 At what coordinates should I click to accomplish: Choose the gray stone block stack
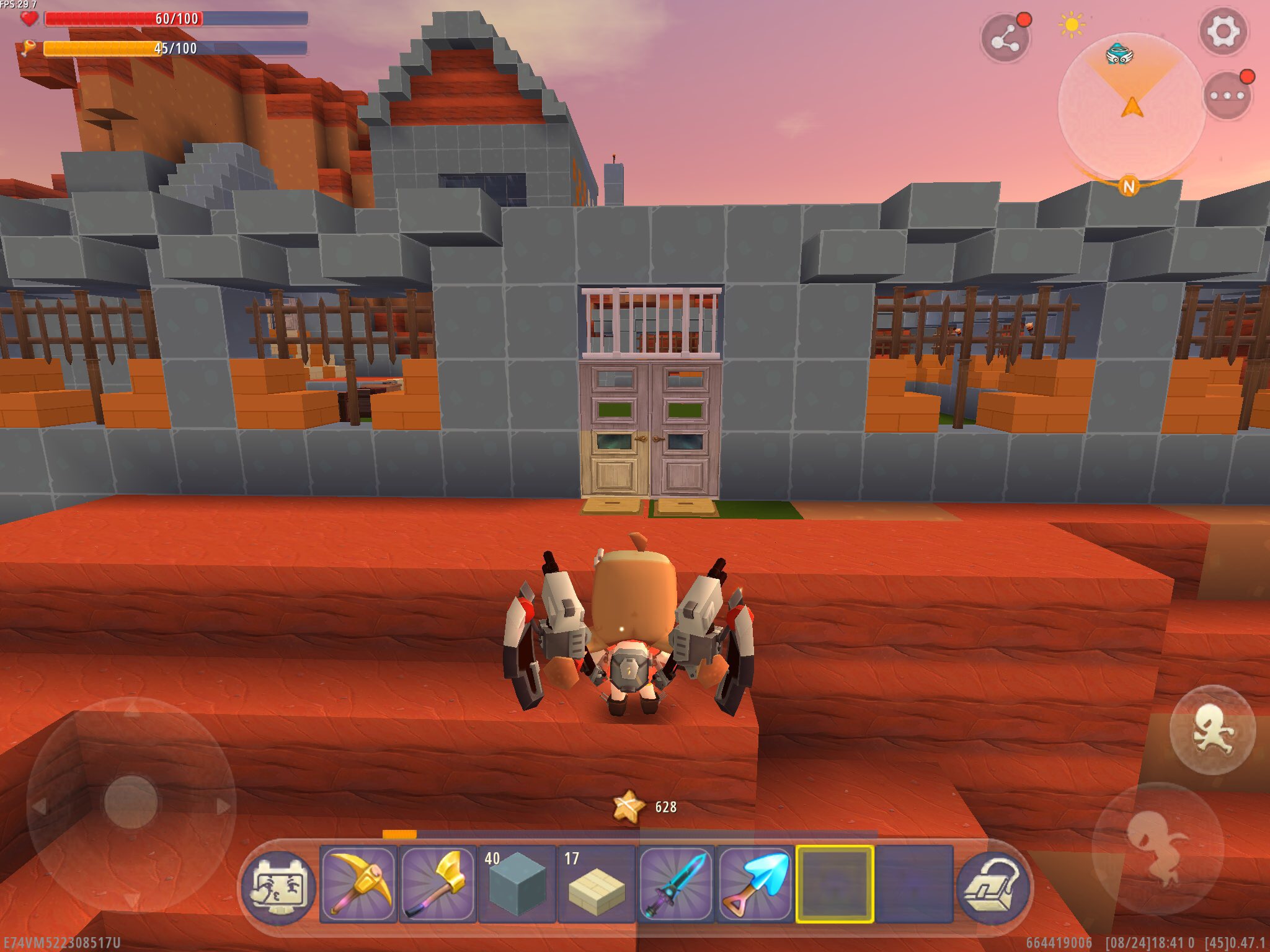click(517, 884)
